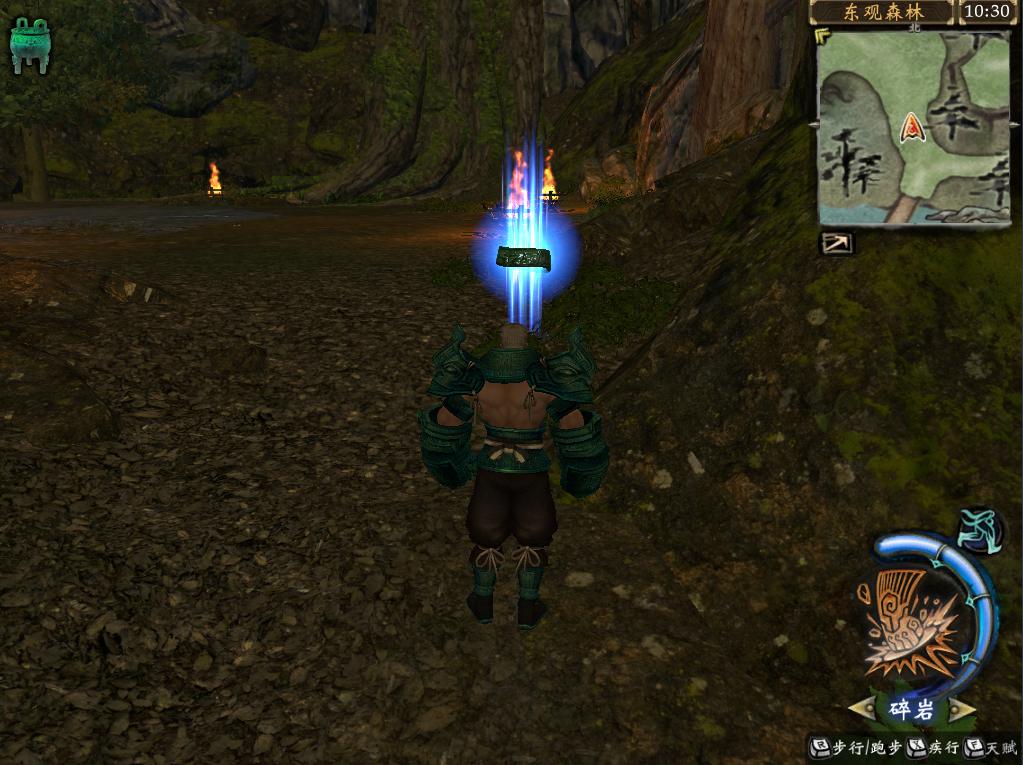The height and width of the screenshot is (765, 1023).
Task: Click the expand arrow below the minimap
Action: [x=837, y=243]
